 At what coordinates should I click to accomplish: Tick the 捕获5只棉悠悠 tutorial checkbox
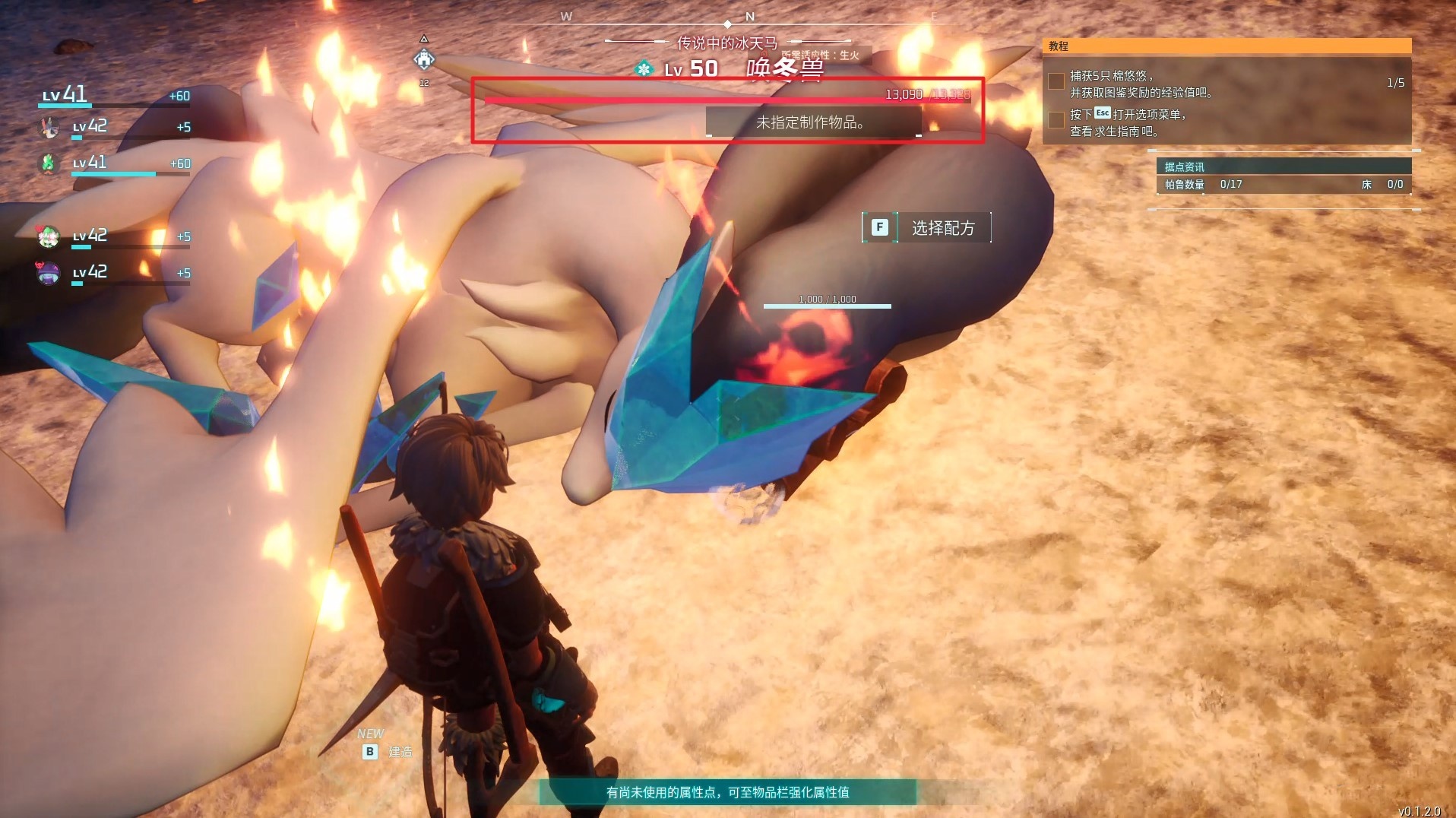[1056, 82]
